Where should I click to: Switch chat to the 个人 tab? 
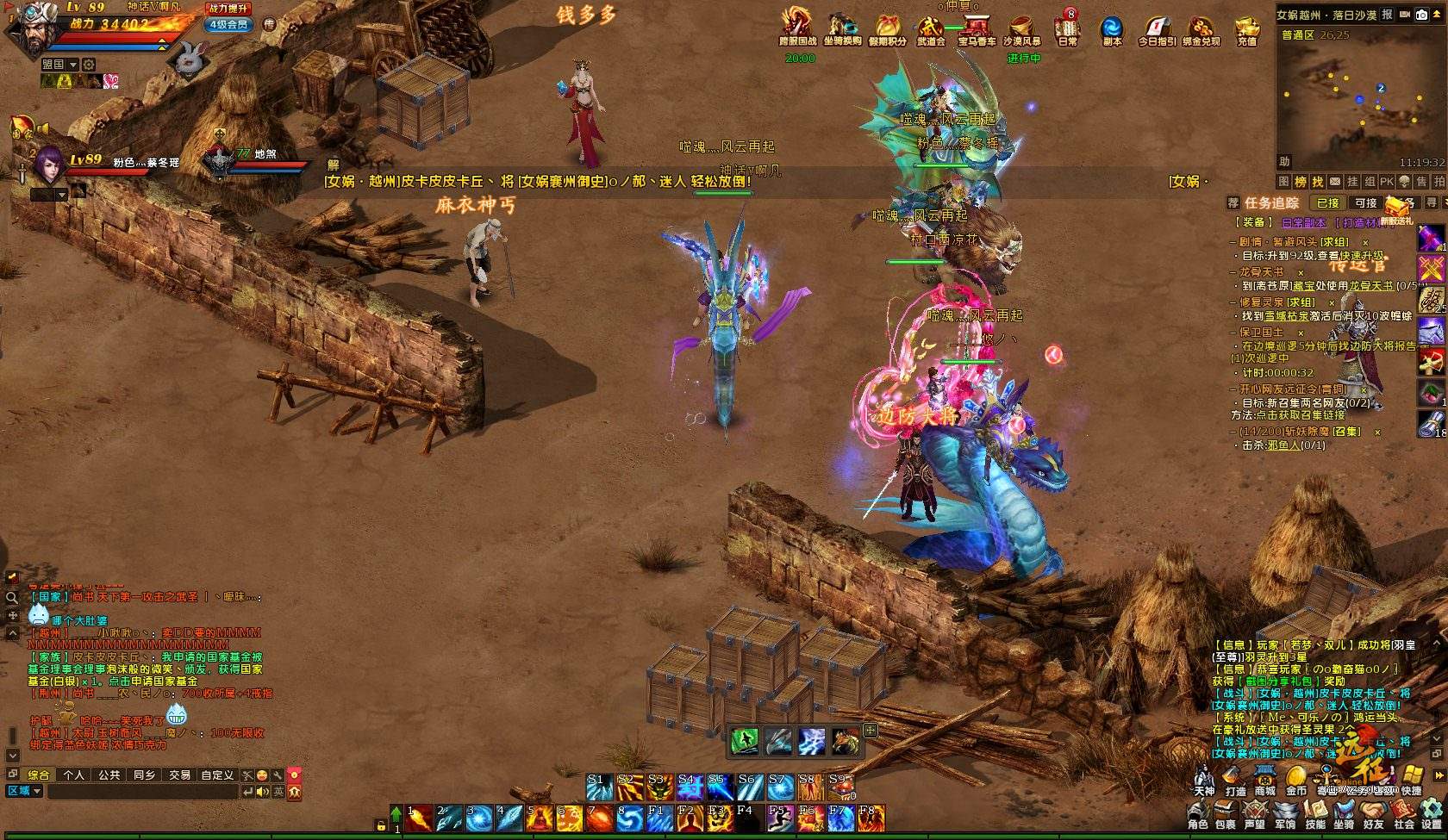click(x=74, y=775)
